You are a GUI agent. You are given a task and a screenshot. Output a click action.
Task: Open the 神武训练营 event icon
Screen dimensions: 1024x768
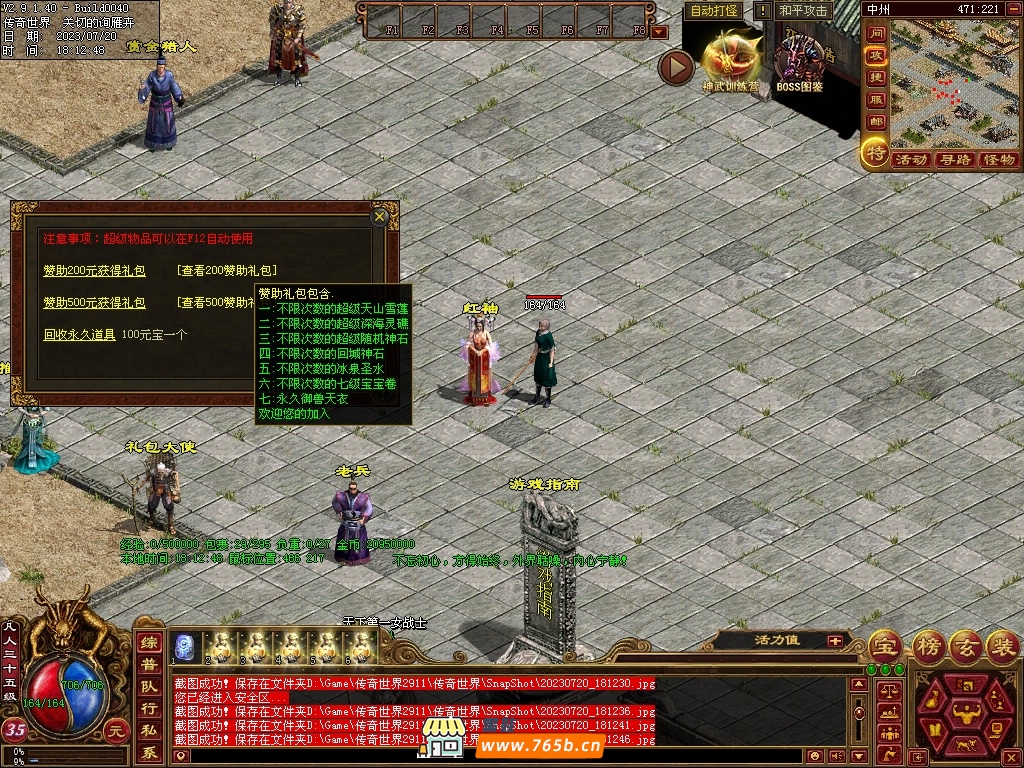[730, 60]
